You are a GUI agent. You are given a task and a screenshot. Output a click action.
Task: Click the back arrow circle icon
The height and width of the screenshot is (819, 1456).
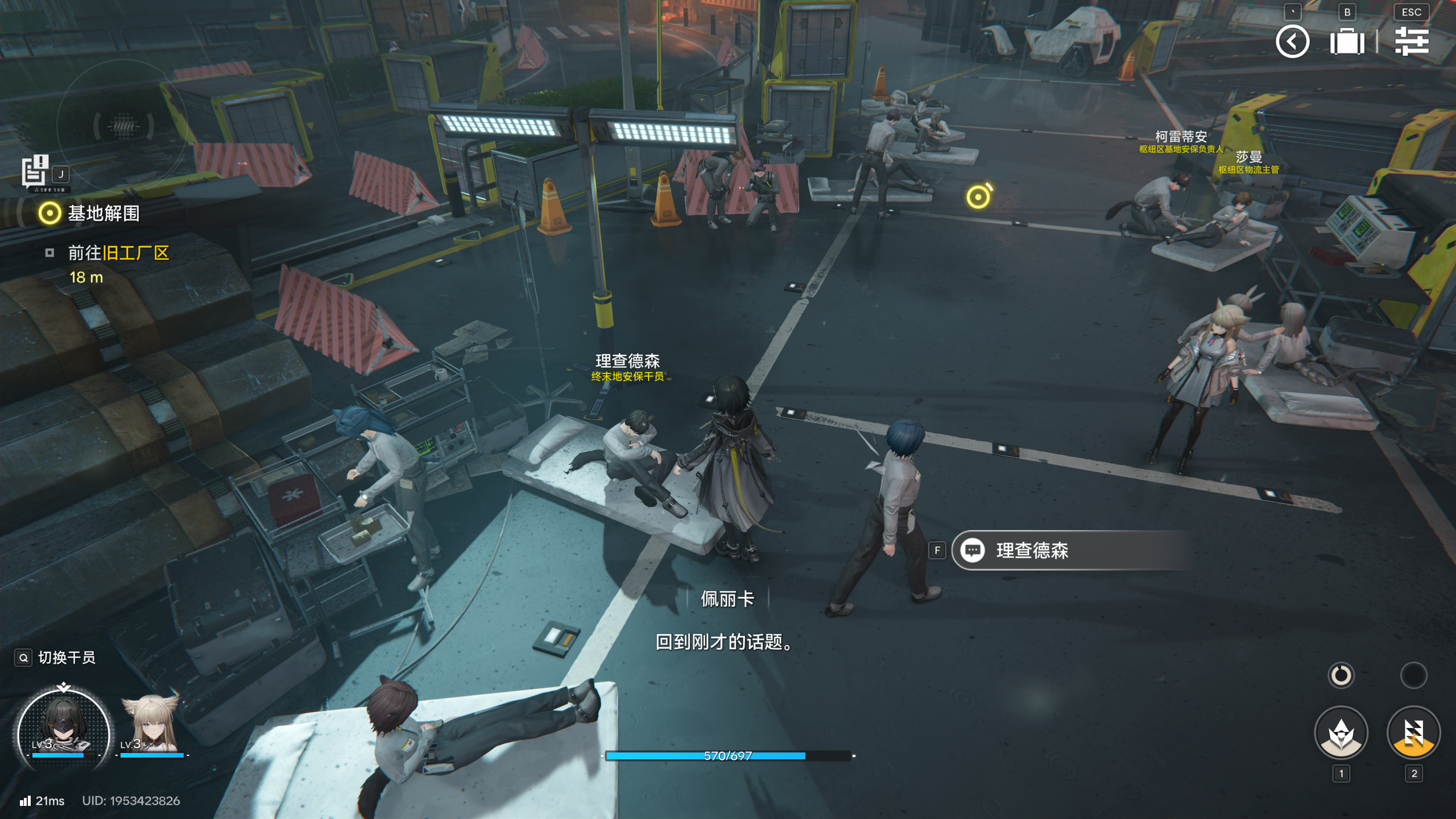point(1292,42)
